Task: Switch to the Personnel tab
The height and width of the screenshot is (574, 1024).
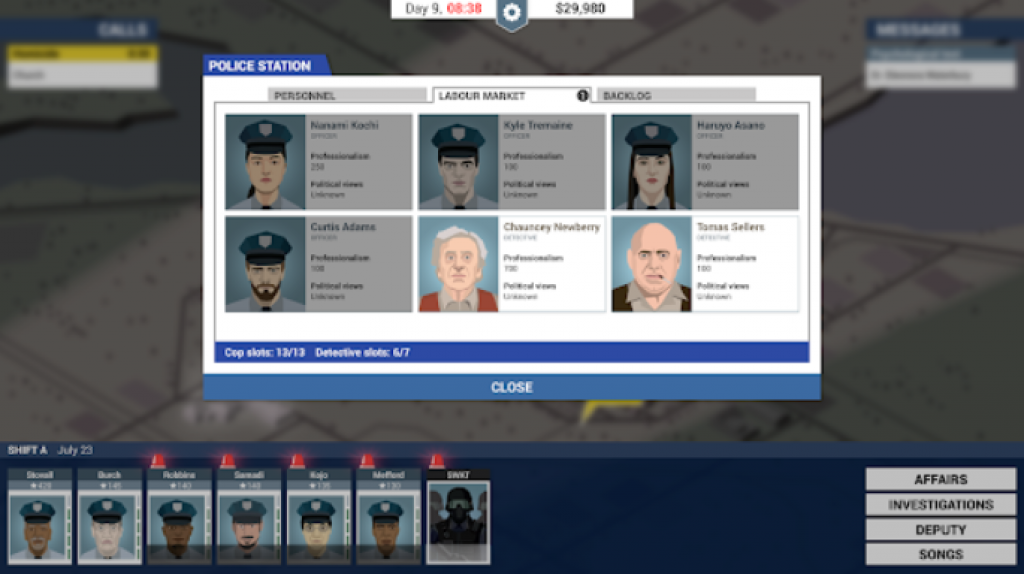Action: click(347, 96)
